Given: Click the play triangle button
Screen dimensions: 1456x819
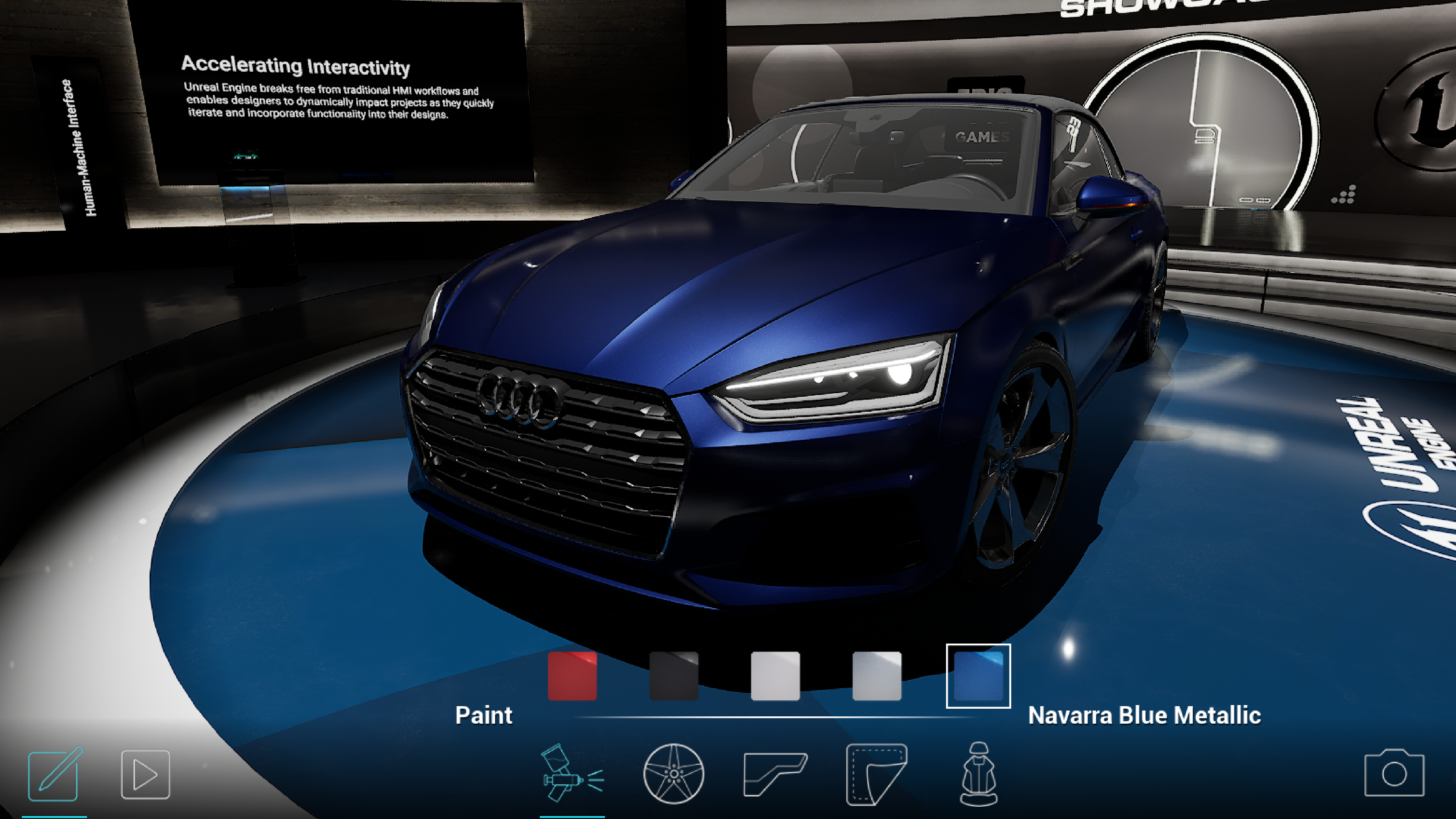Looking at the screenshot, I should (145, 774).
